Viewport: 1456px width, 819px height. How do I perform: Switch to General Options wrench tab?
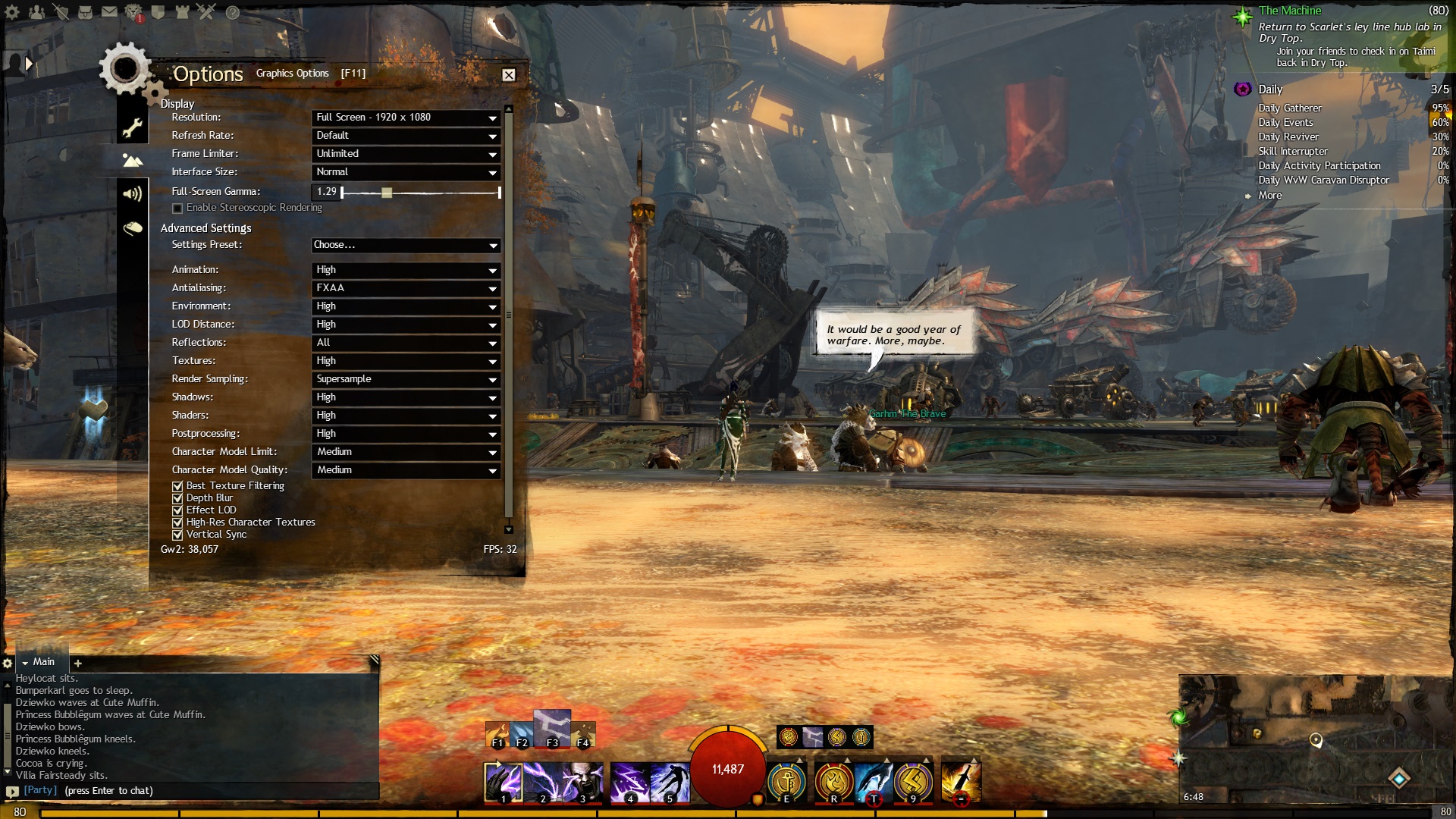tap(133, 127)
